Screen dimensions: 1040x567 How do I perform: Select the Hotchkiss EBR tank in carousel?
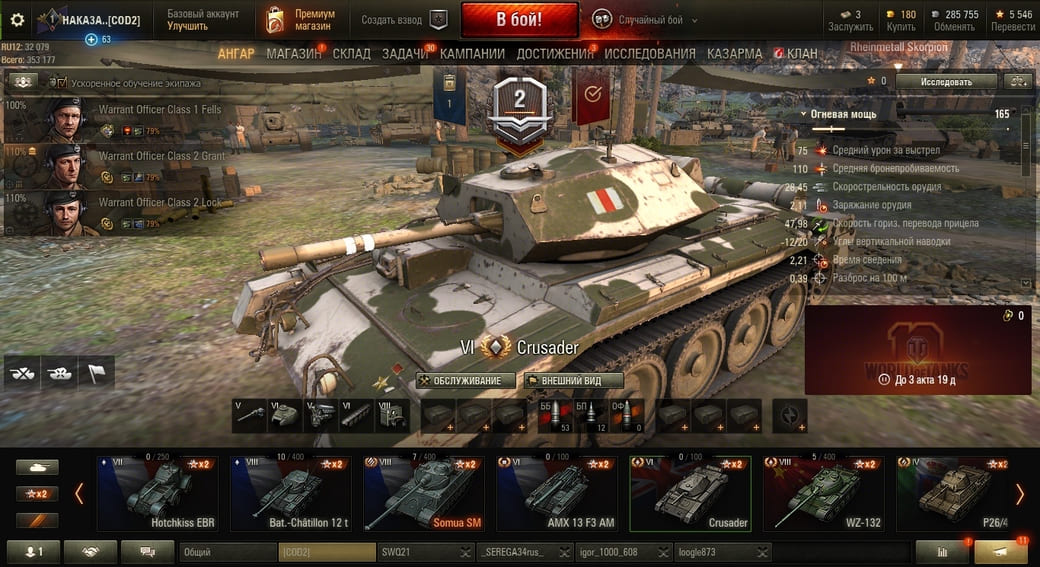tap(158, 494)
